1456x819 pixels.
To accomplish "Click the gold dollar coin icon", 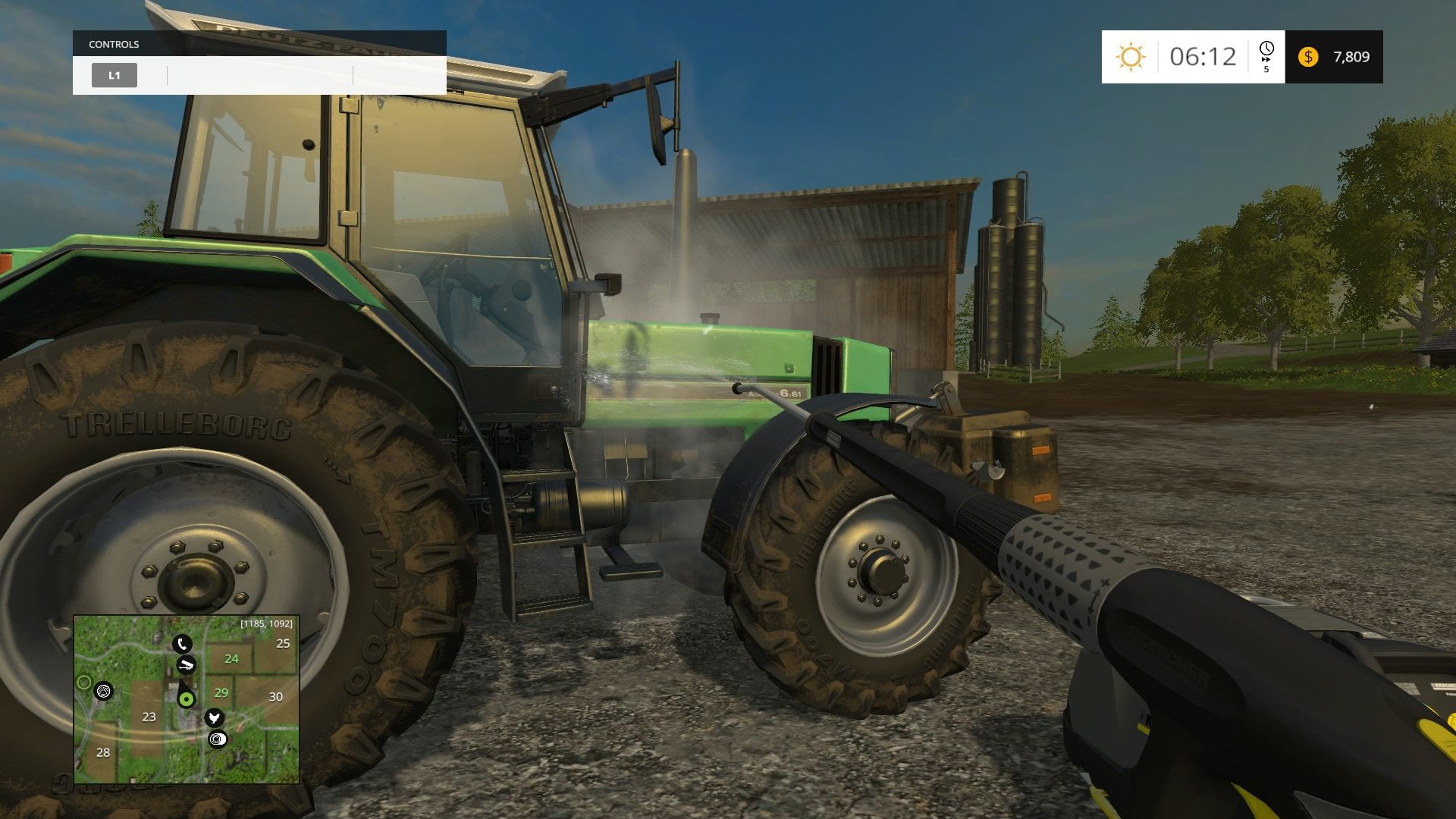I will (x=1308, y=57).
